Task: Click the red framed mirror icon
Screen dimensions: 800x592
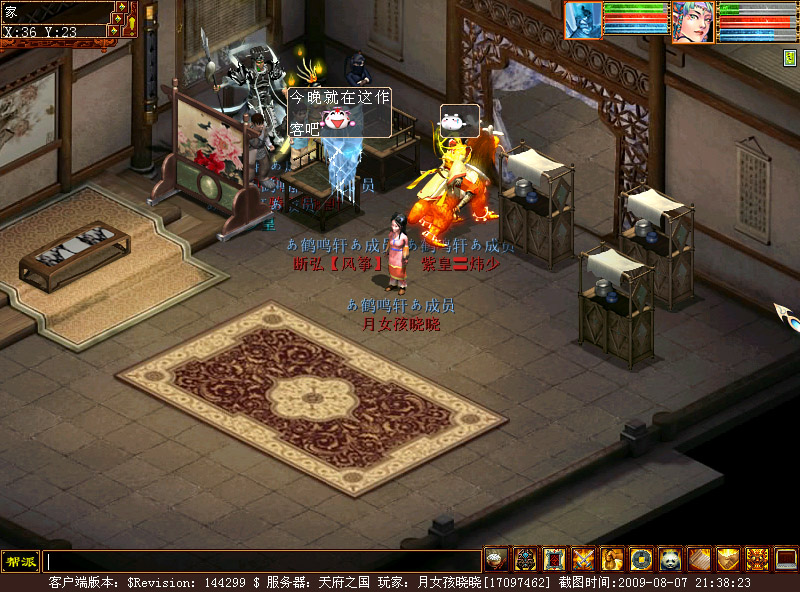Action: point(554,560)
